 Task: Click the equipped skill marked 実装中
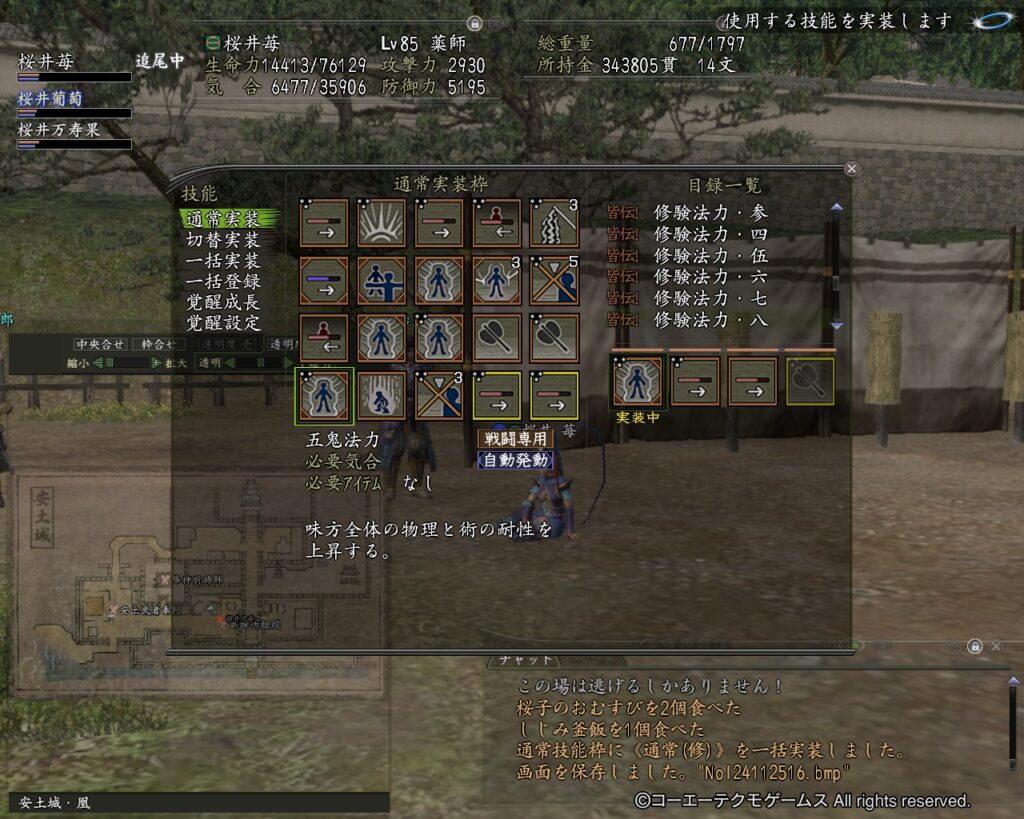pyautogui.click(x=638, y=381)
